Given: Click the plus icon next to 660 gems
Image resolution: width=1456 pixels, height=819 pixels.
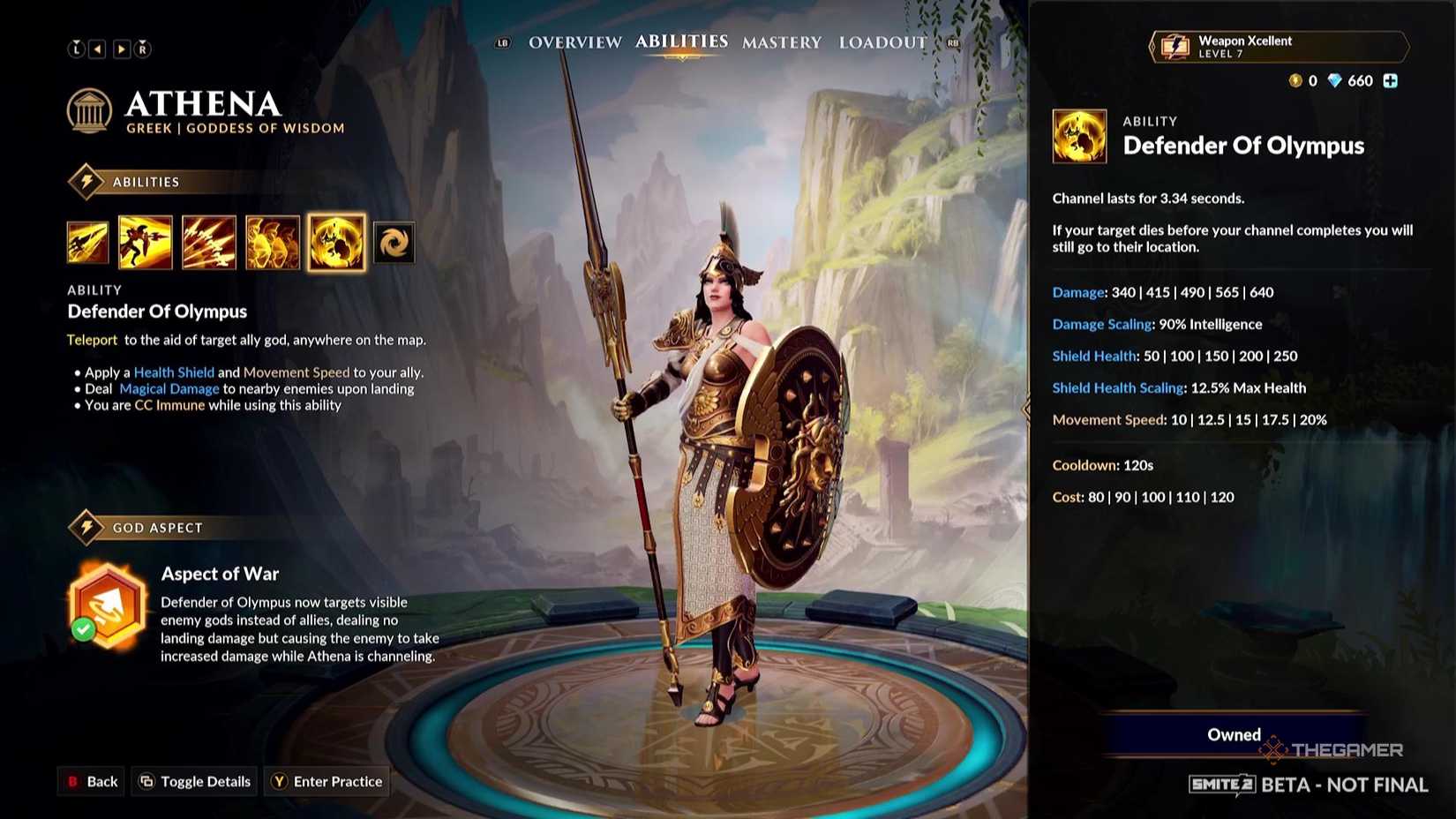Looking at the screenshot, I should pyautogui.click(x=1390, y=80).
